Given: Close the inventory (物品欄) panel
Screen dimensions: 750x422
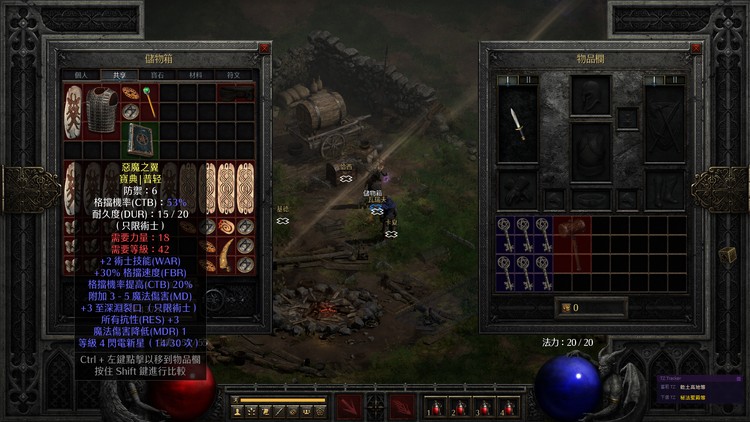Looking at the screenshot, I should pyautogui.click(x=696, y=47).
